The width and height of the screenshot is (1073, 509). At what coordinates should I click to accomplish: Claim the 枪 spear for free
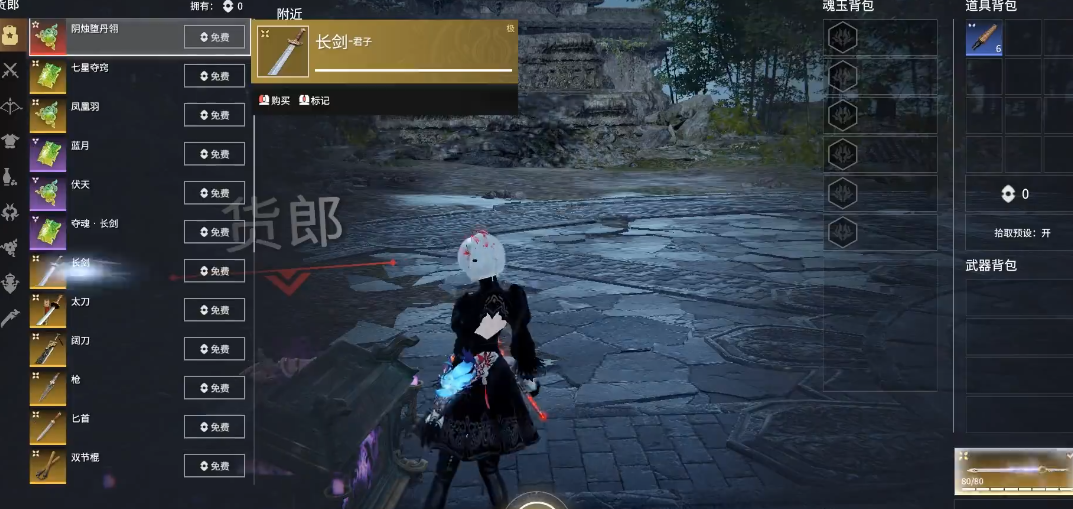pos(214,388)
